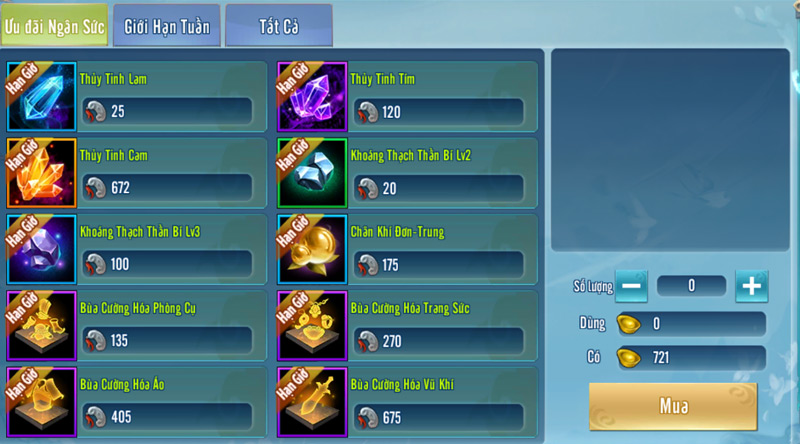The image size is (800, 444).
Task: Choose the Bùa Cường Hóa Áo entry
Action: click(x=136, y=402)
